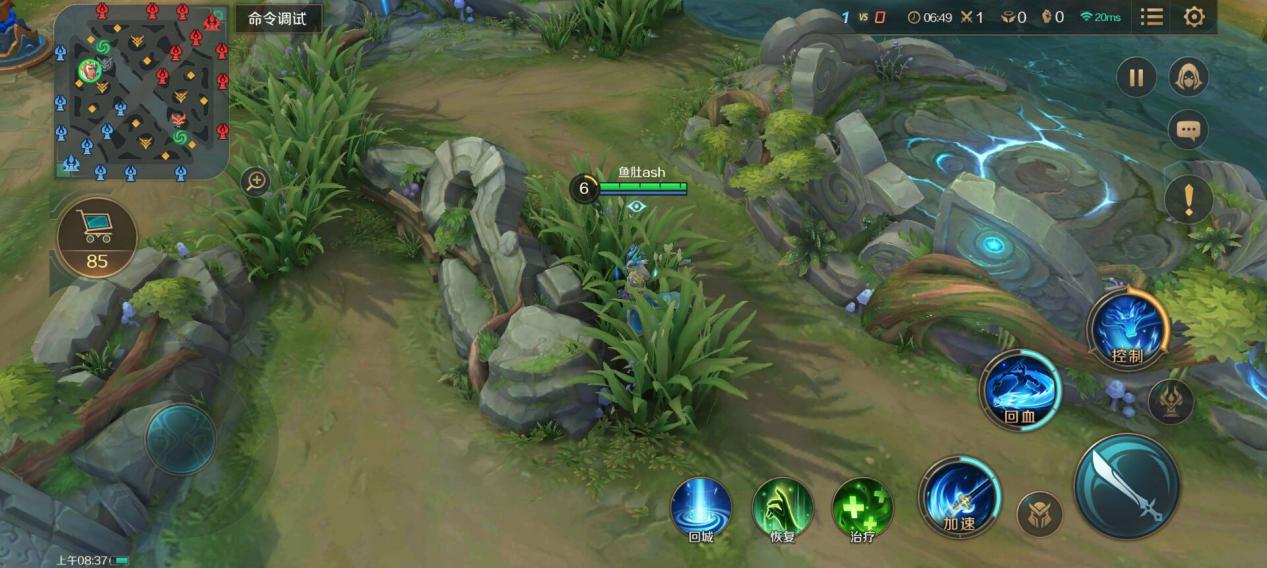The image size is (1267, 568).
Task: Tap the virtual movement joystick
Action: tap(180, 438)
